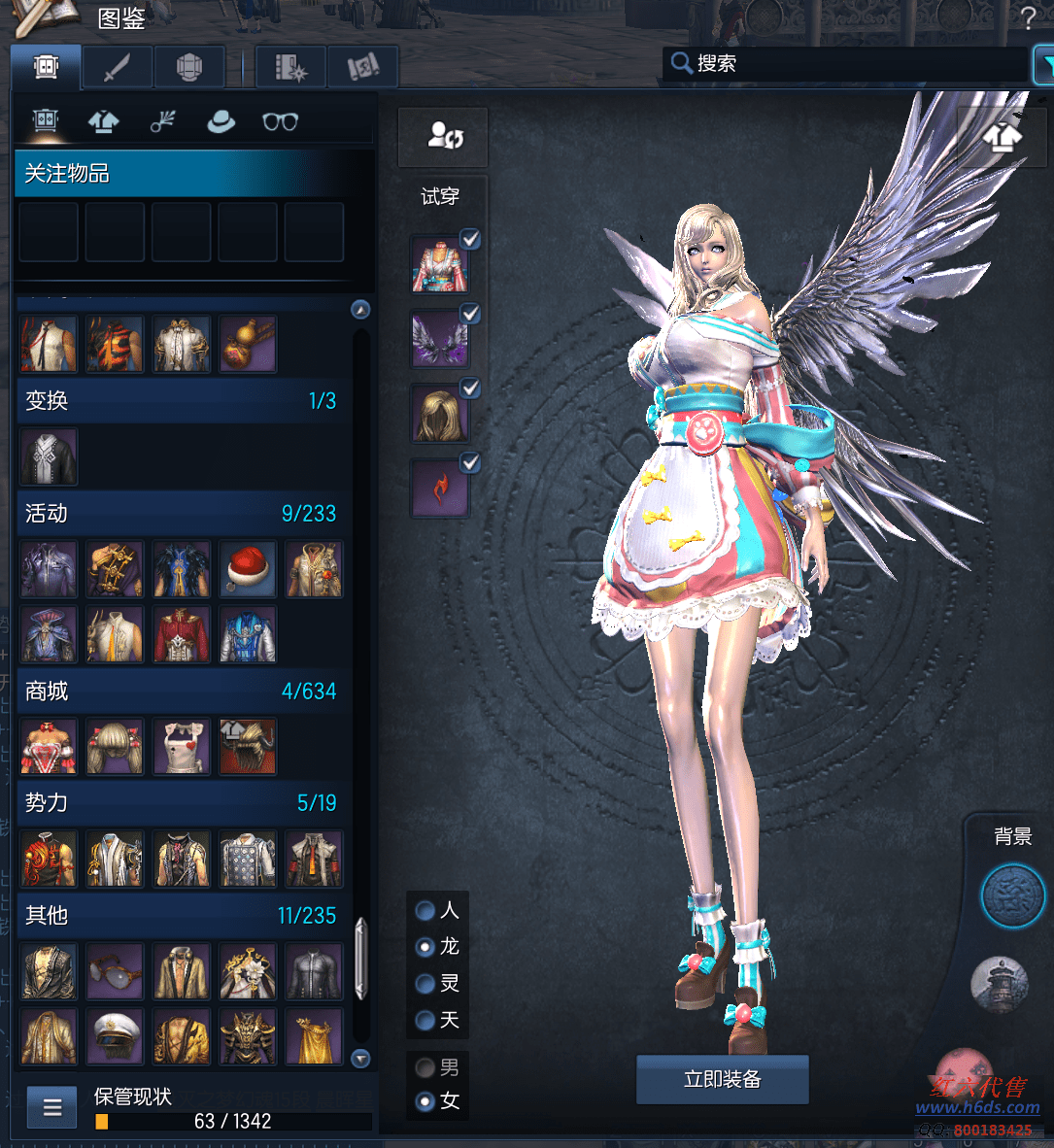Choose the 灵 race radio button
The image size is (1054, 1148).
[x=425, y=984]
